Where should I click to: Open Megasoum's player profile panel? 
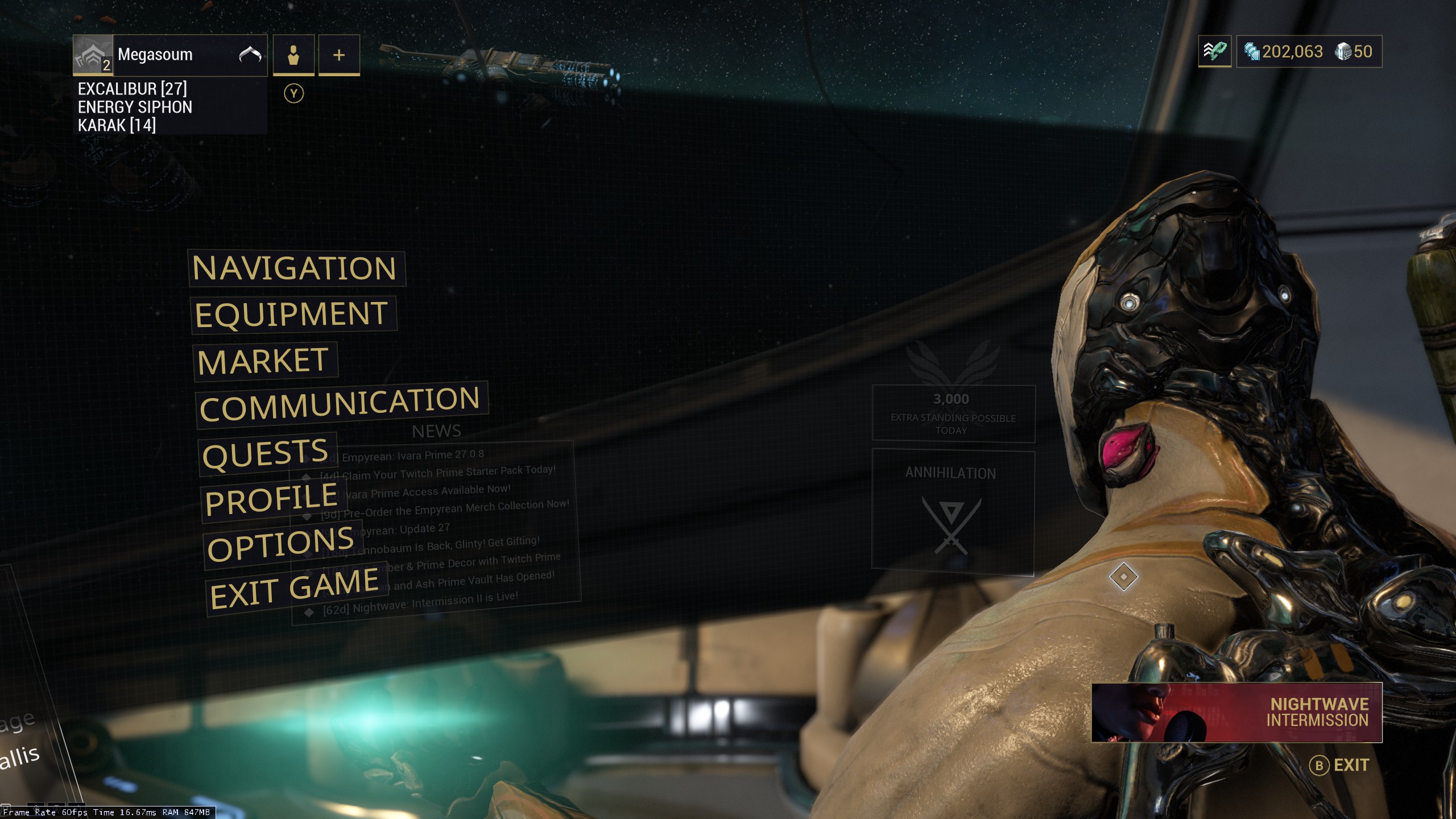coord(171,55)
